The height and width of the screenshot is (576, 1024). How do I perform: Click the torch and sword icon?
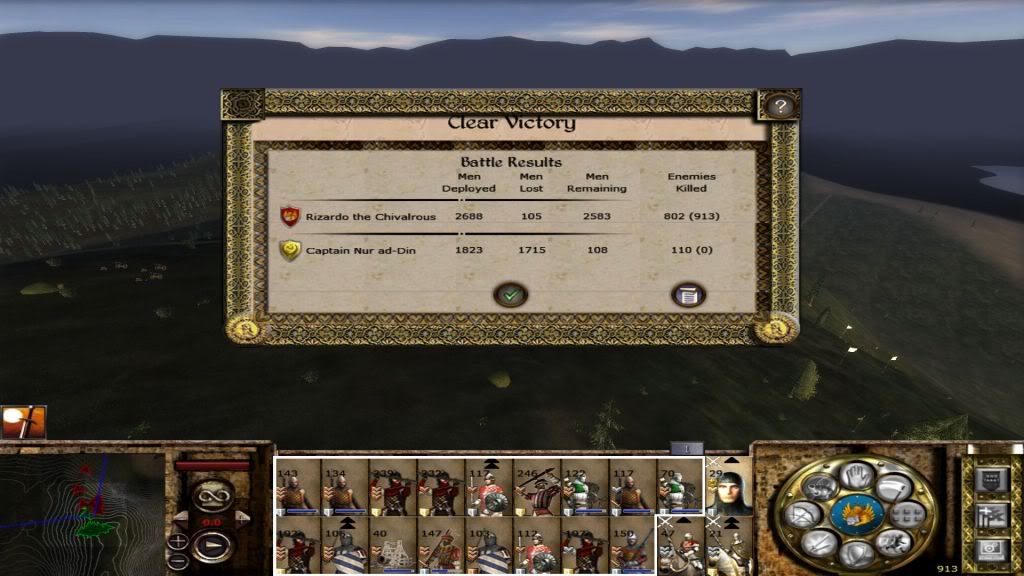click(x=23, y=422)
